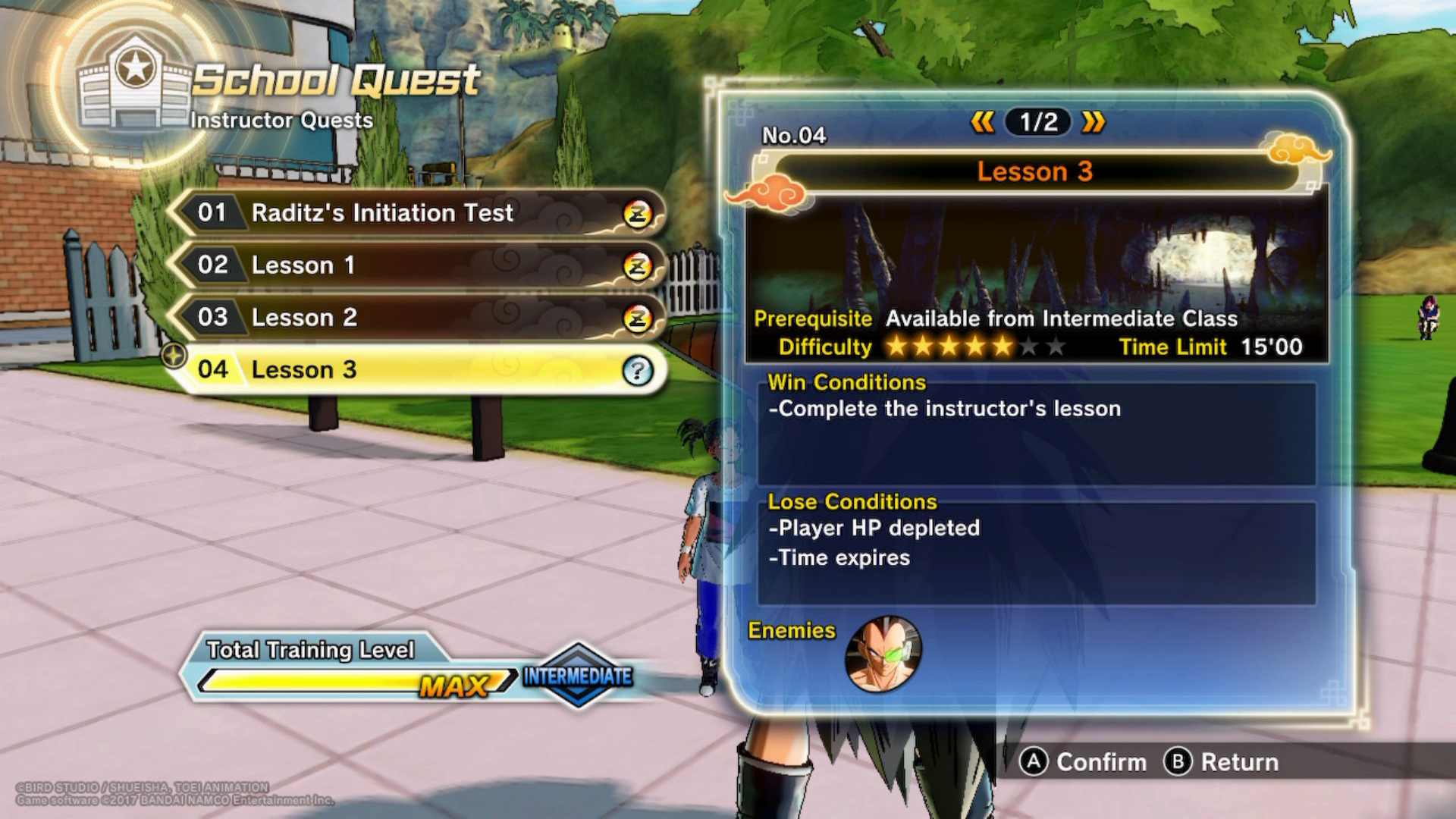The image size is (1456, 819).
Task: Open the highlighted Lesson 3 quest
Action: tap(417, 369)
